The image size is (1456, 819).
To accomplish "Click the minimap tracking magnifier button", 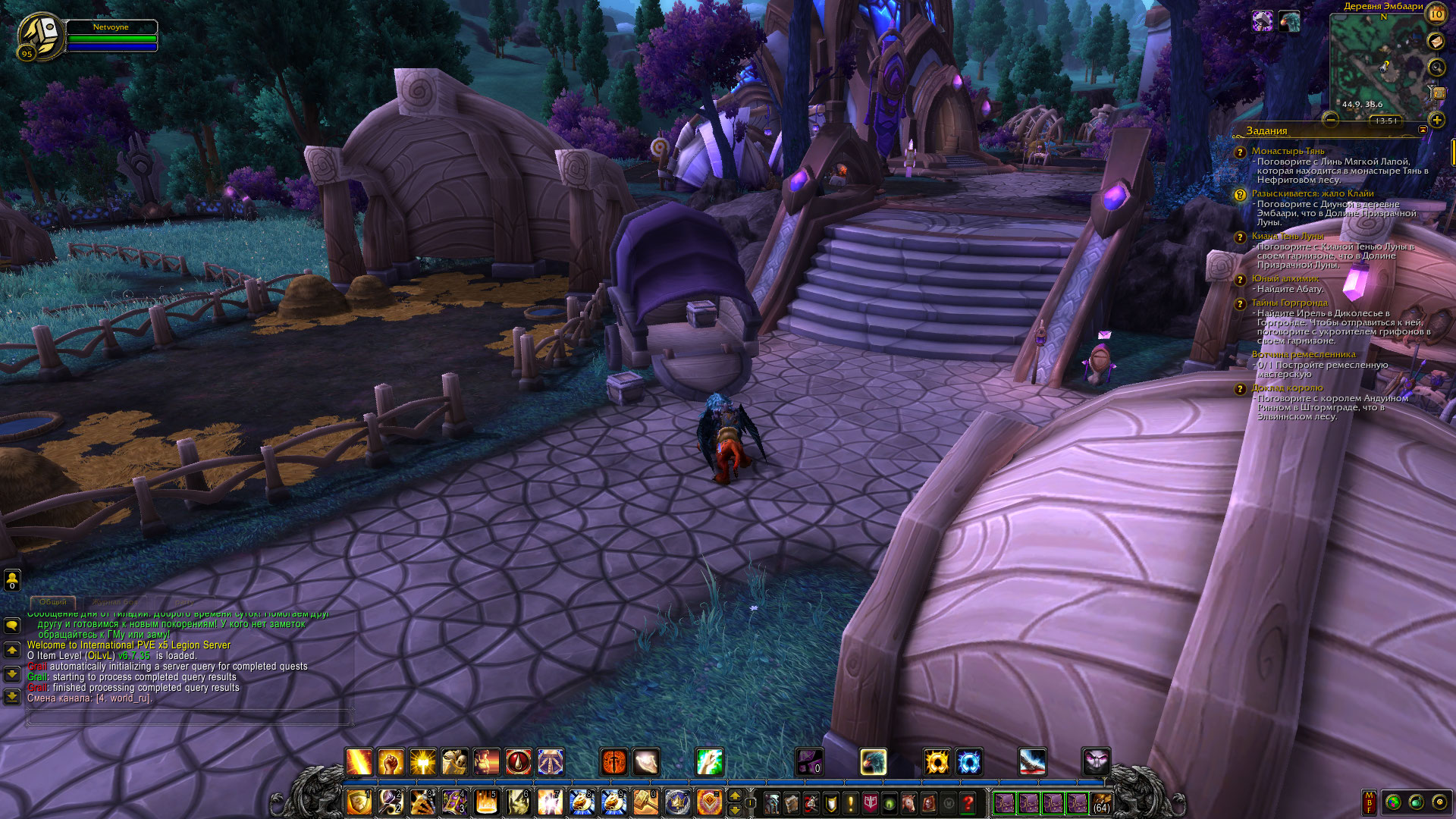I will point(1436,67).
